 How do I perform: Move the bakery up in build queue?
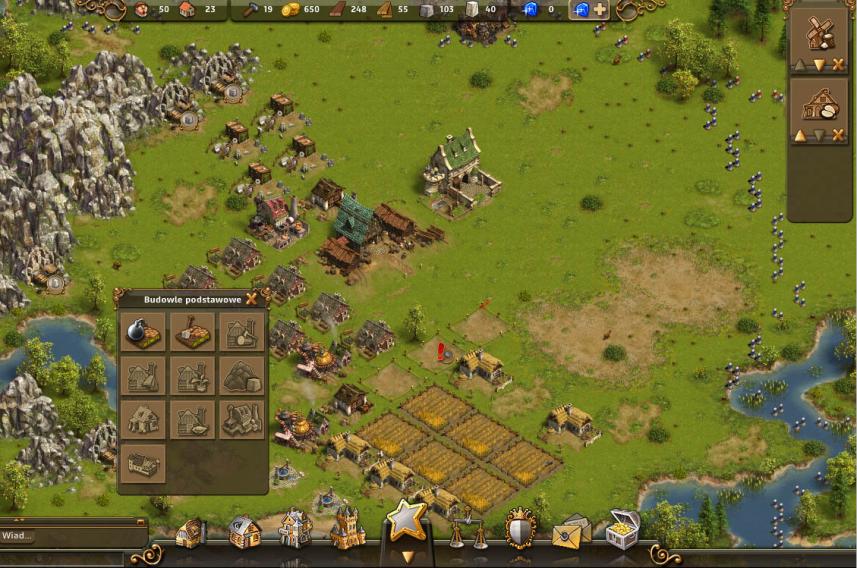pyautogui.click(x=800, y=136)
